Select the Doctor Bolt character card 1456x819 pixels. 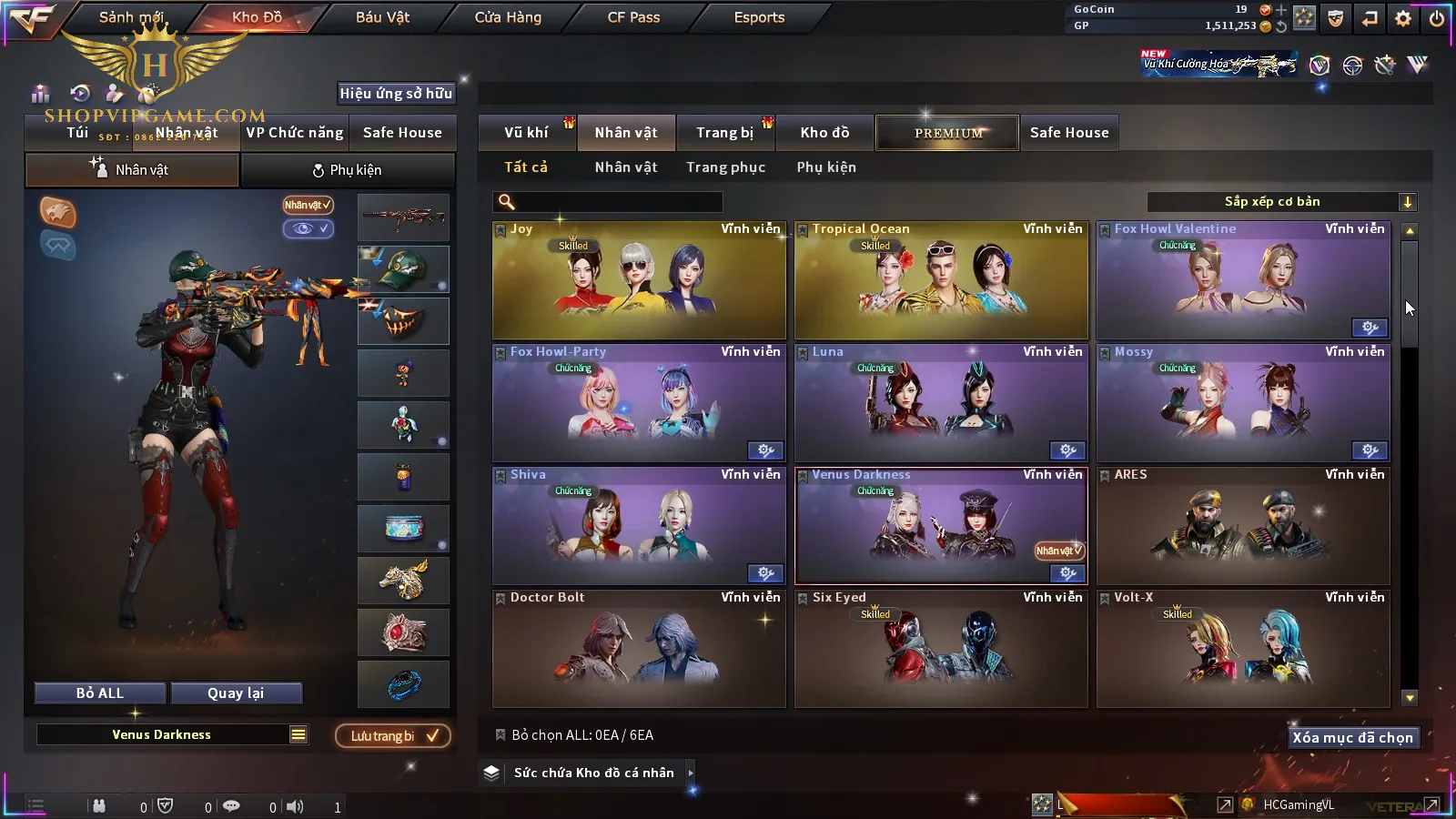tap(639, 649)
